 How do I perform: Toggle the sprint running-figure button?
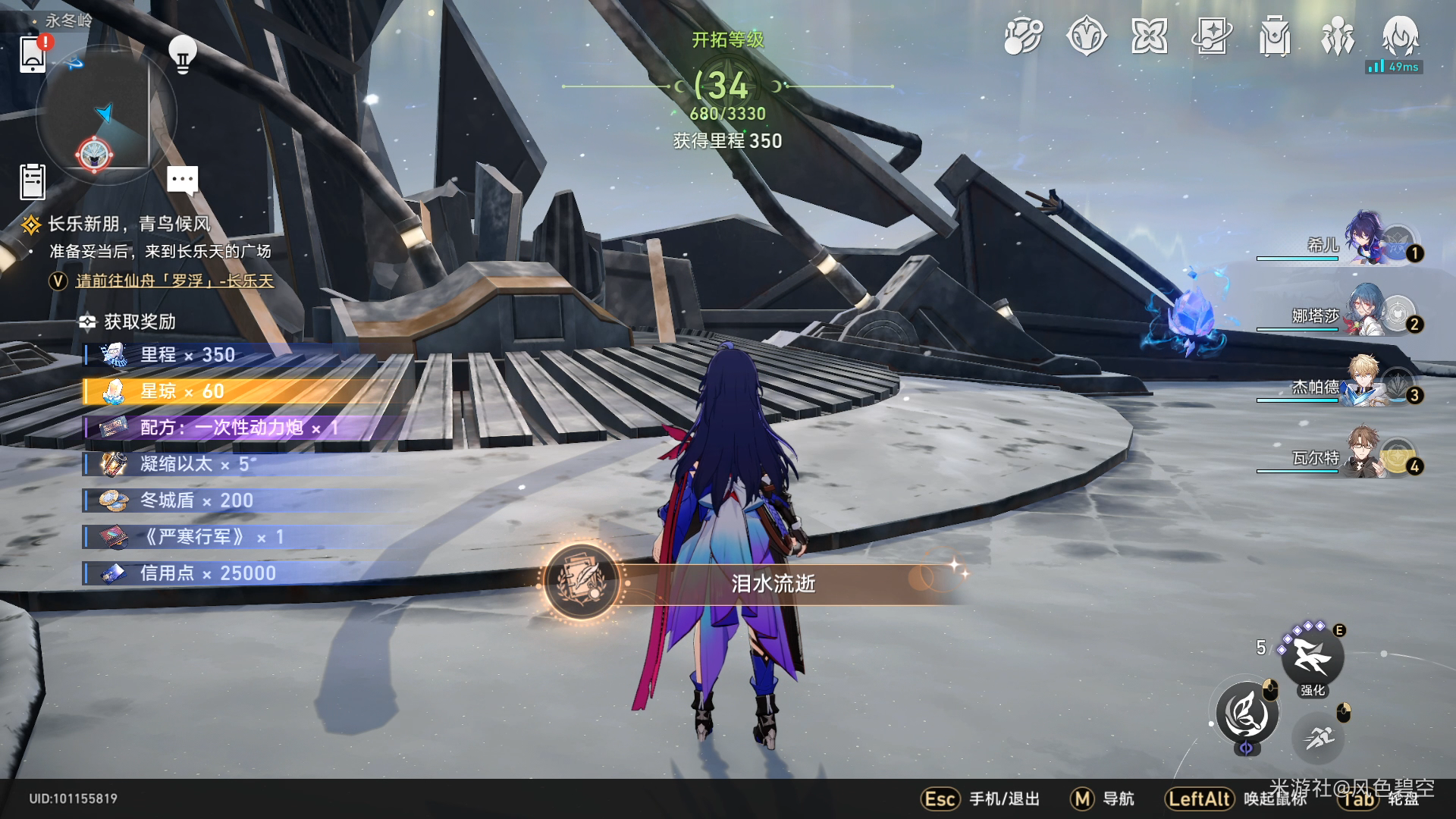[1319, 736]
